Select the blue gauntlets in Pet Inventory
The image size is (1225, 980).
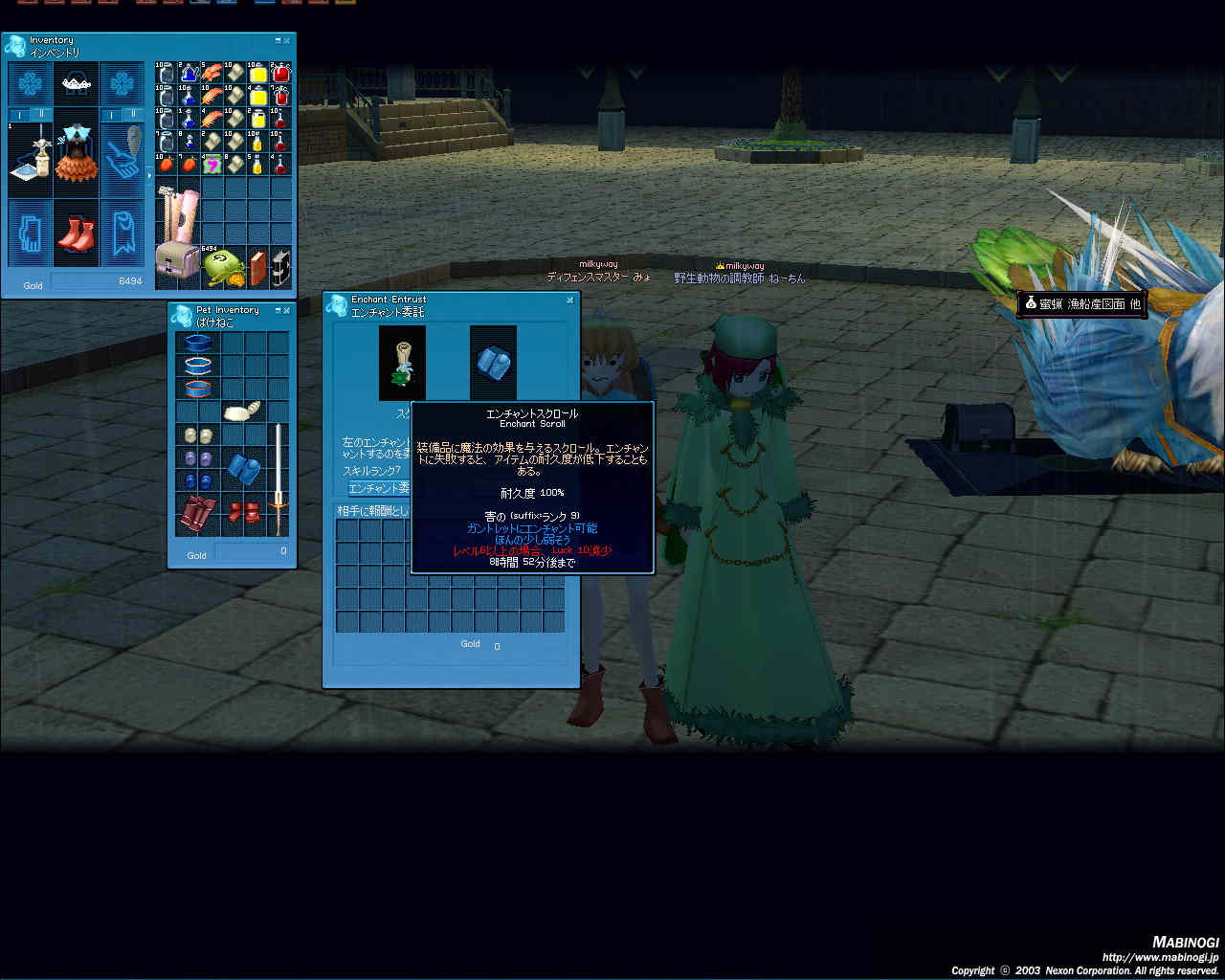click(x=244, y=469)
